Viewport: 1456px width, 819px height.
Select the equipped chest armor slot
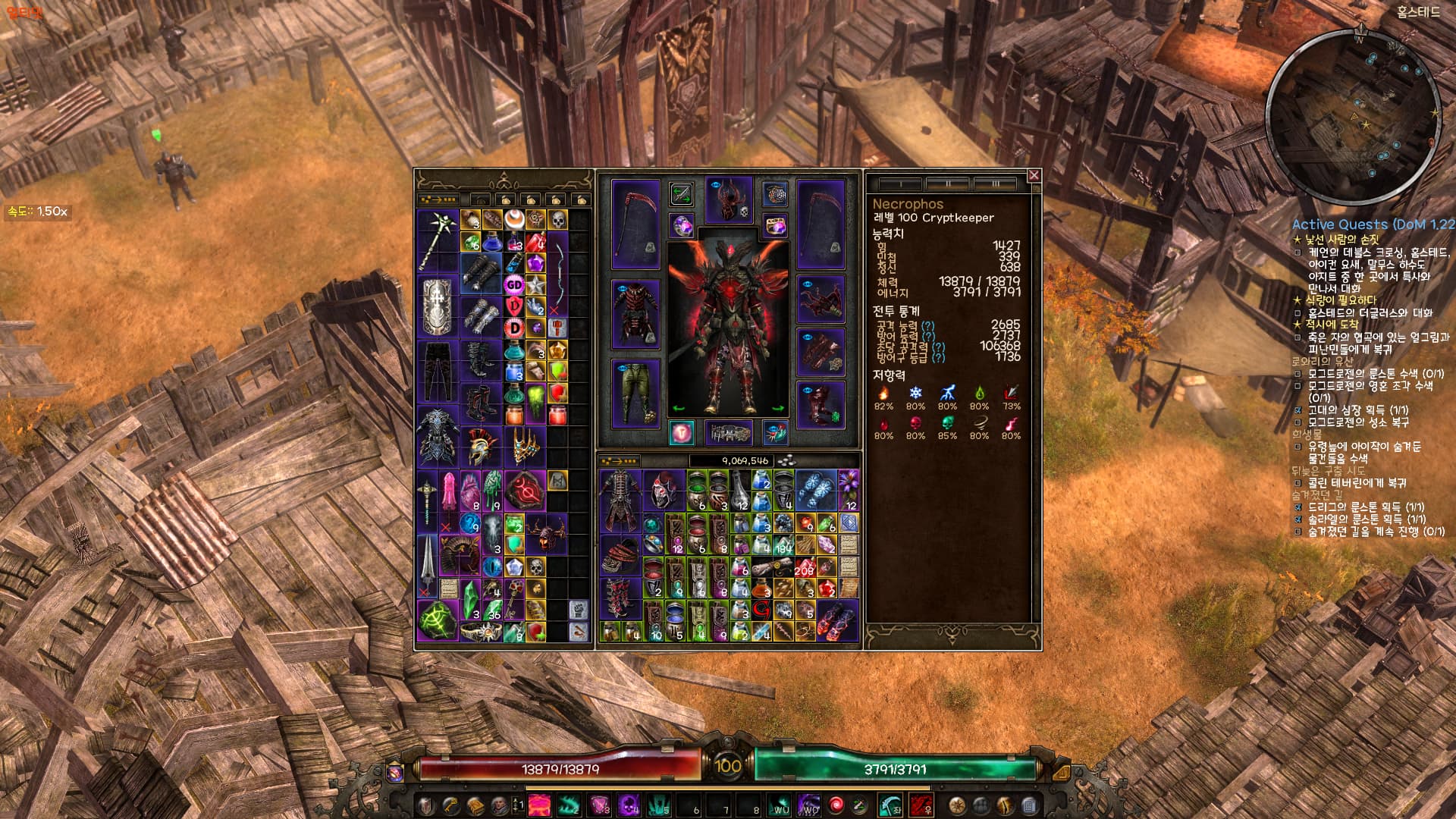coord(635,315)
